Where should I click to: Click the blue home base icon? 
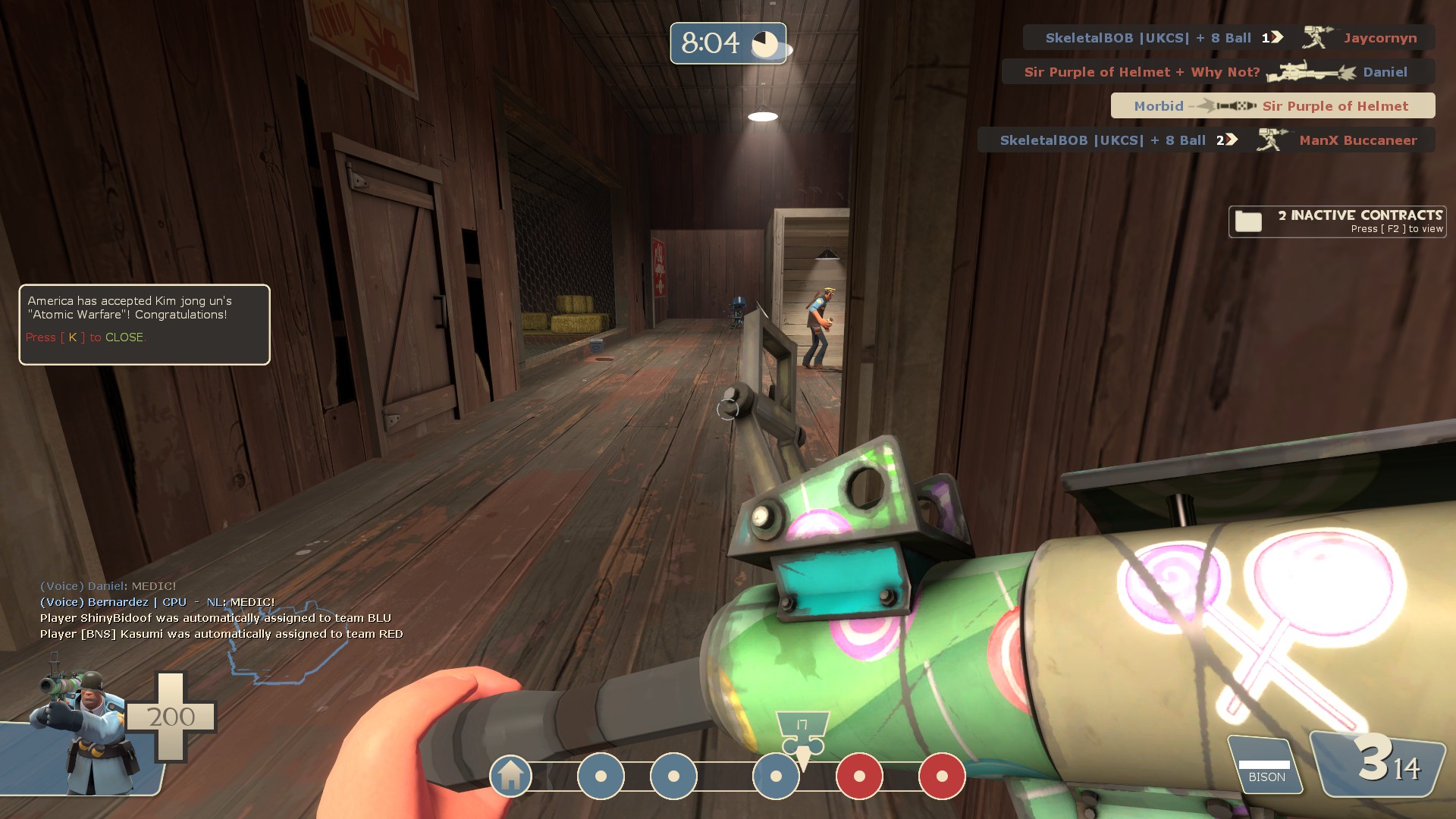[510, 775]
